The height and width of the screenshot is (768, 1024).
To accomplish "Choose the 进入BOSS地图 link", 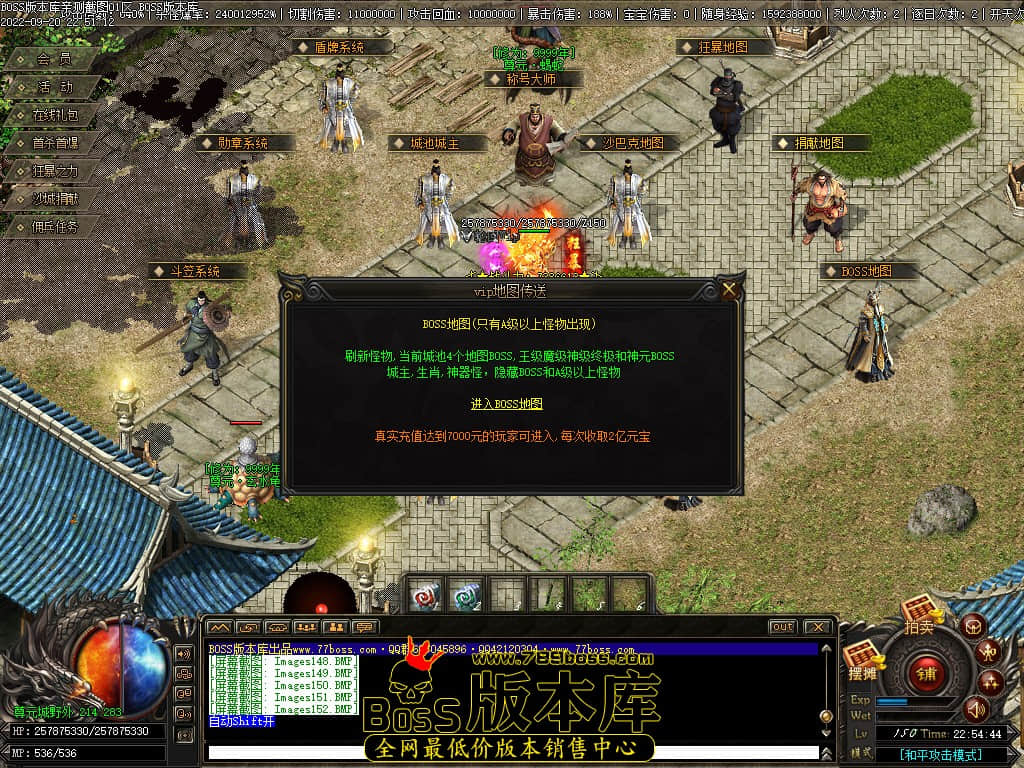I will tap(507, 404).
